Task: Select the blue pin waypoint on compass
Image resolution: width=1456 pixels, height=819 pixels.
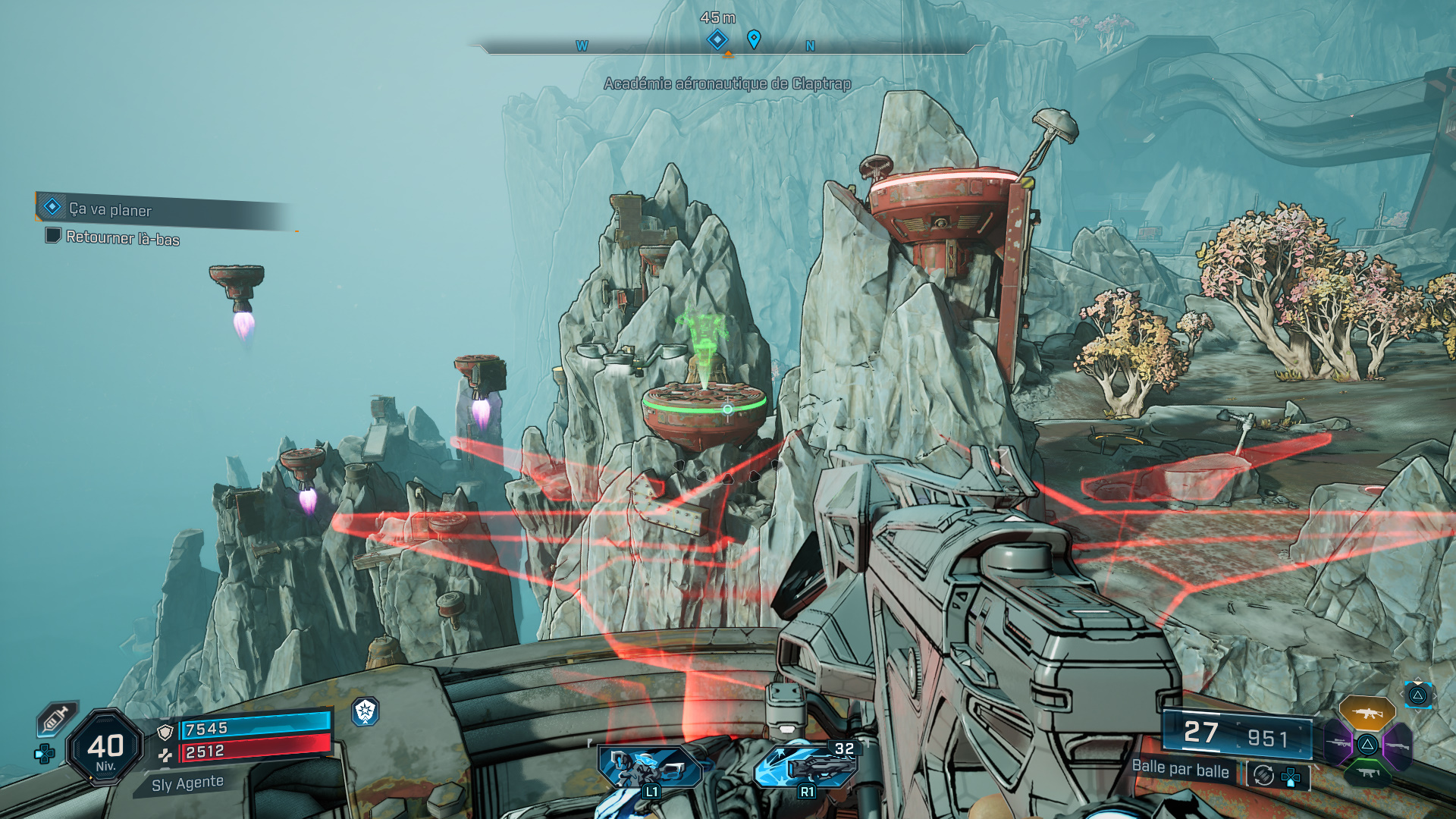Action: pos(754,39)
